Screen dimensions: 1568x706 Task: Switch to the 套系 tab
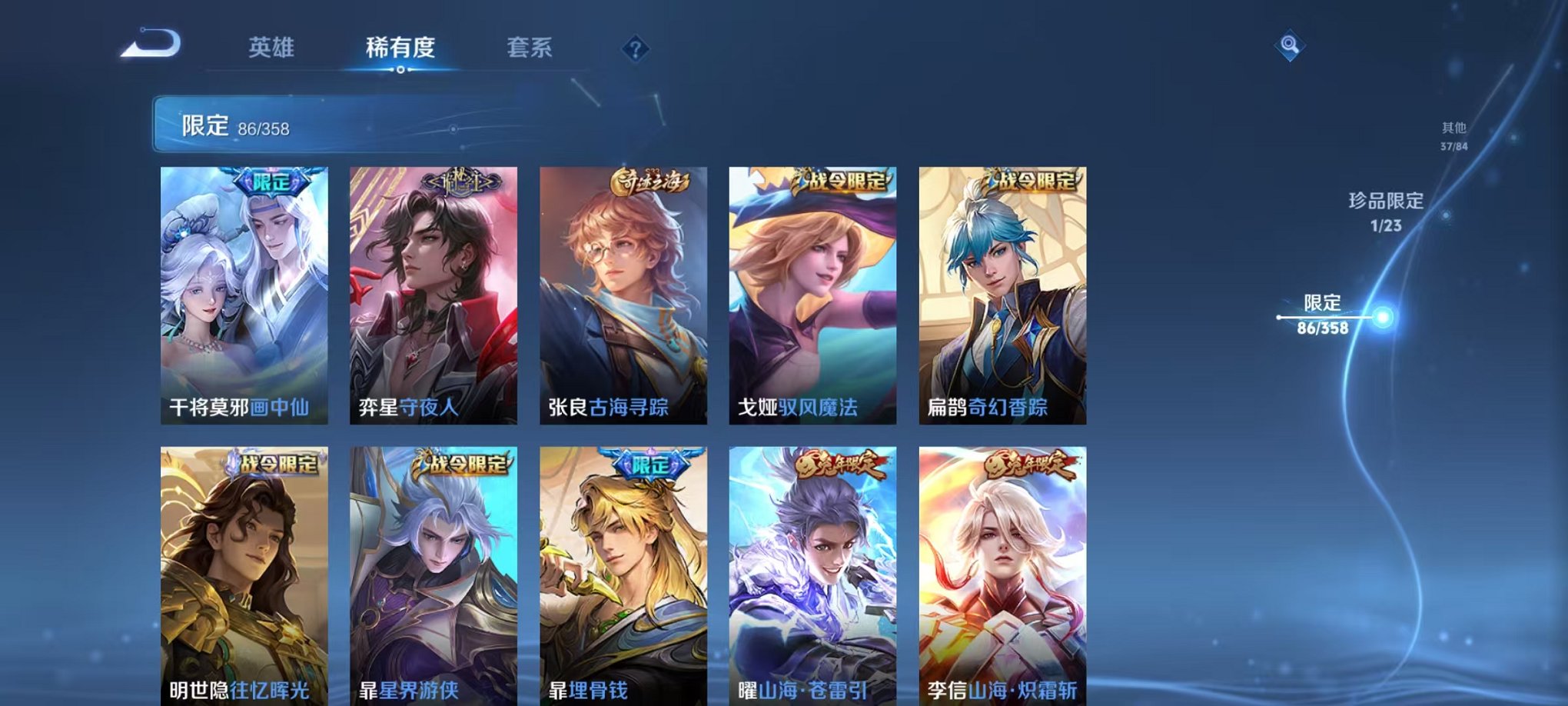537,48
